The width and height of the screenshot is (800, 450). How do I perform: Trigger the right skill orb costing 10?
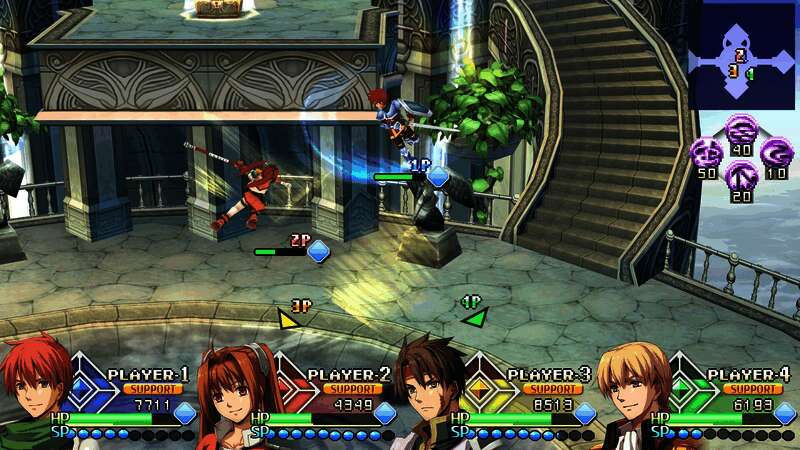pos(776,153)
